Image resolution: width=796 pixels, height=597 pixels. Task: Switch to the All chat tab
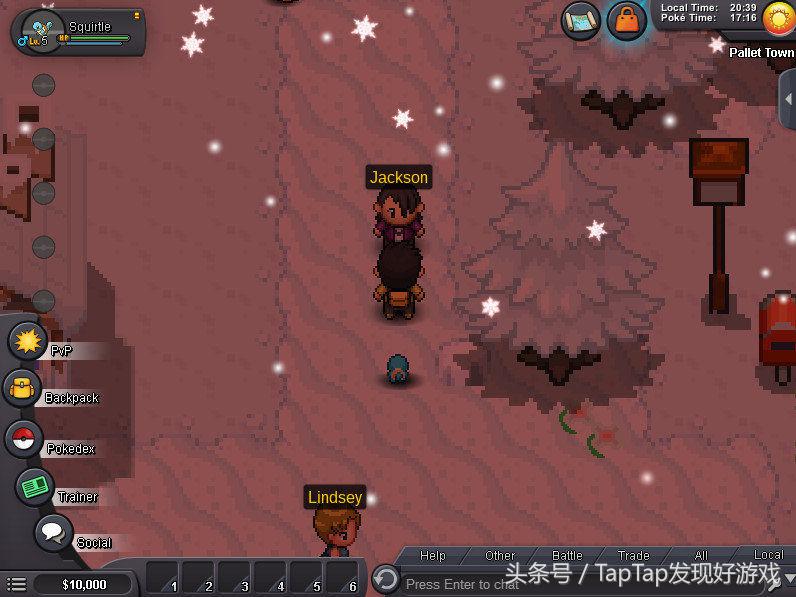point(701,556)
